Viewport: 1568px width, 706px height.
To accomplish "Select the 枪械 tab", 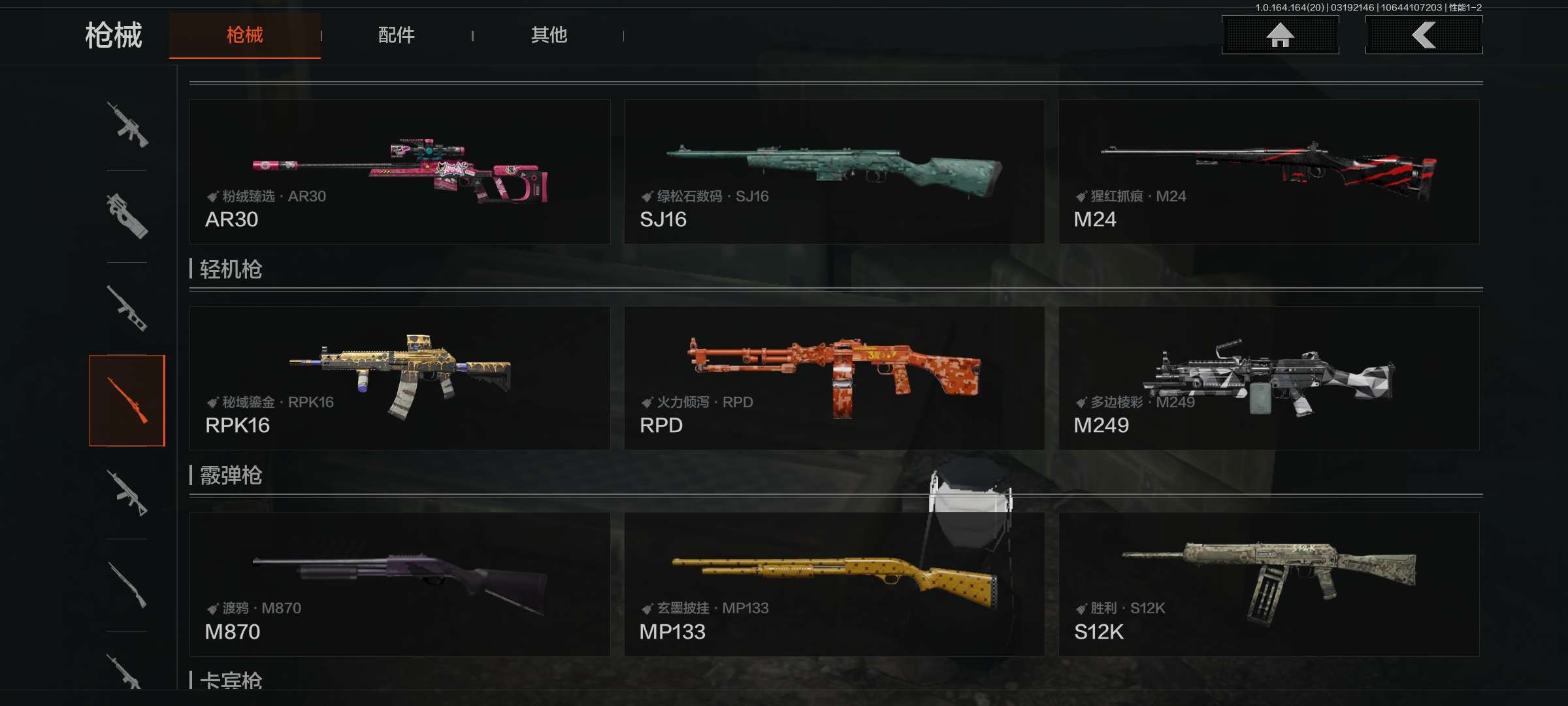I will [245, 35].
